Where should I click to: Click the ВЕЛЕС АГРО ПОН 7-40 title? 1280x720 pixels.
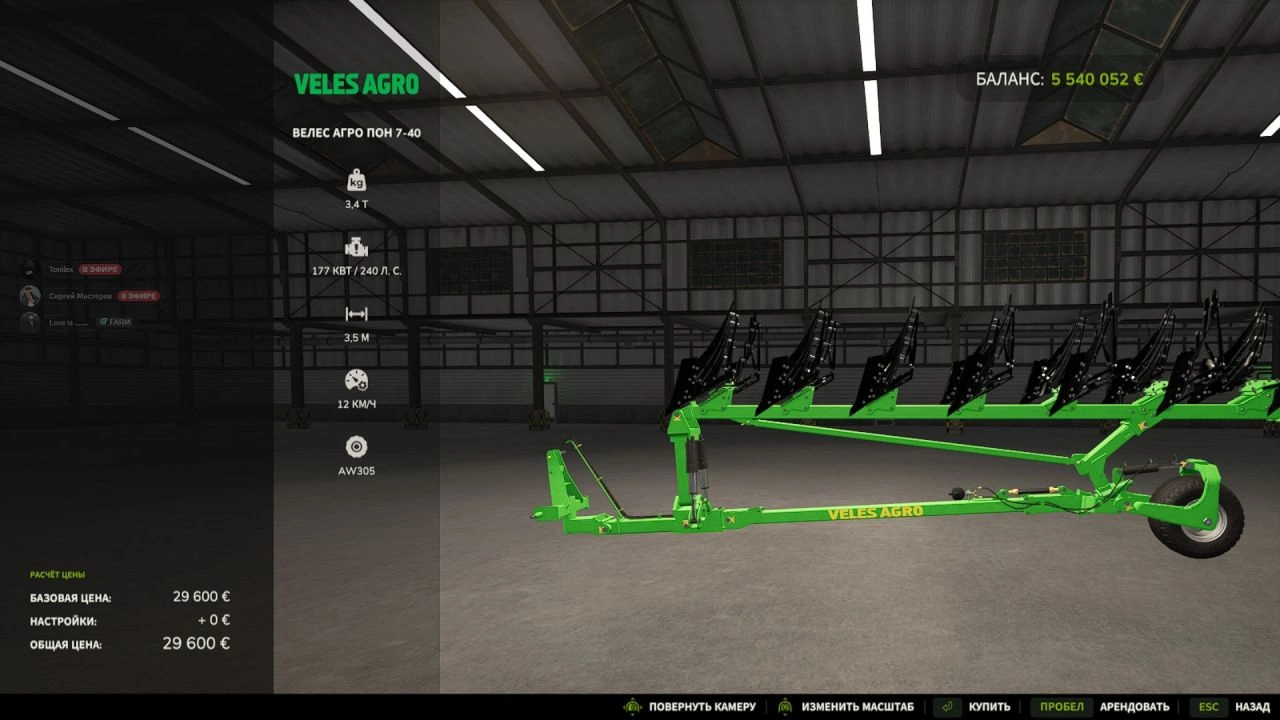tap(358, 131)
